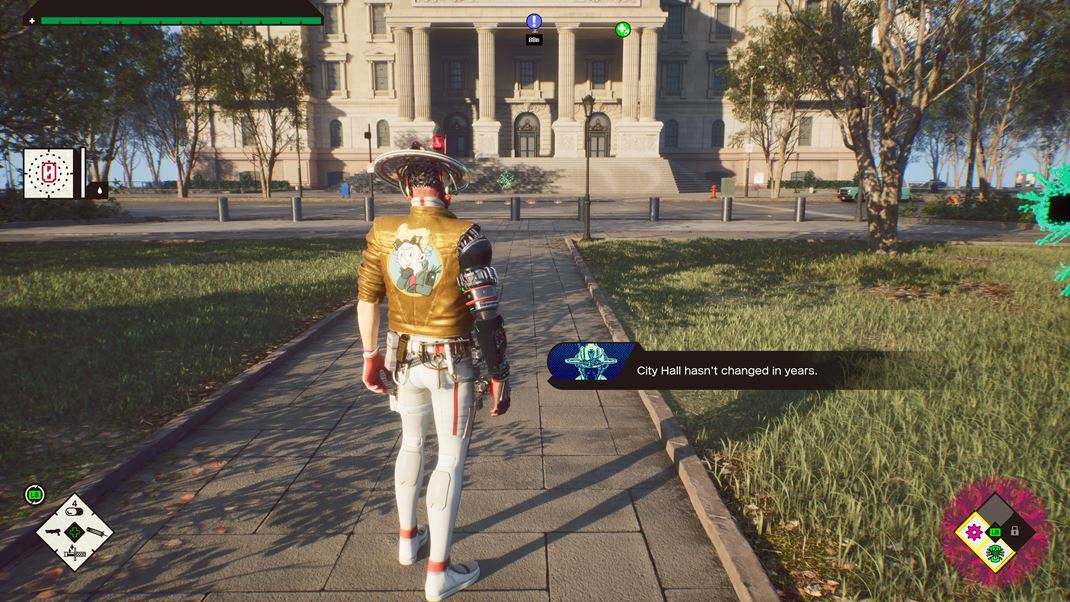Click the green cross at the item diamond's center

pyautogui.click(x=75, y=531)
